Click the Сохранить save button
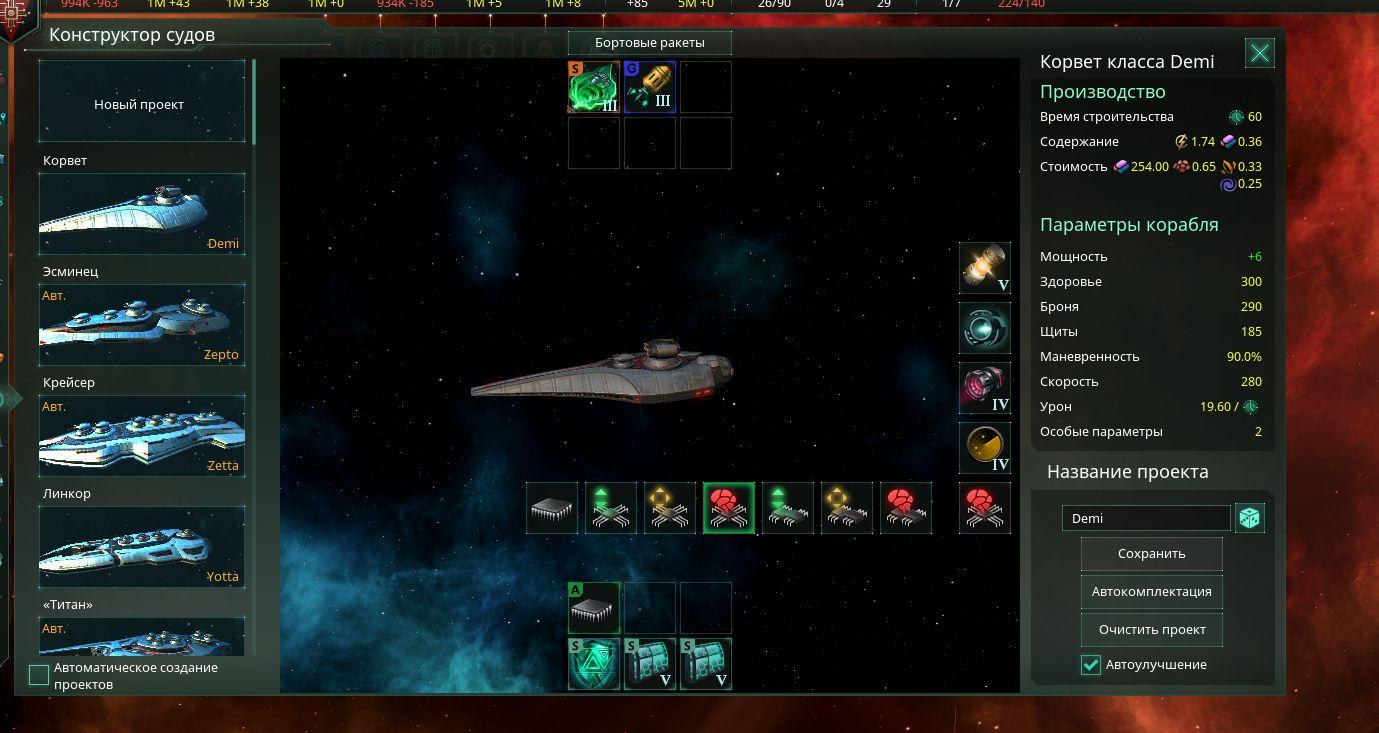Screen dimensions: 1379x733 pos(1151,554)
